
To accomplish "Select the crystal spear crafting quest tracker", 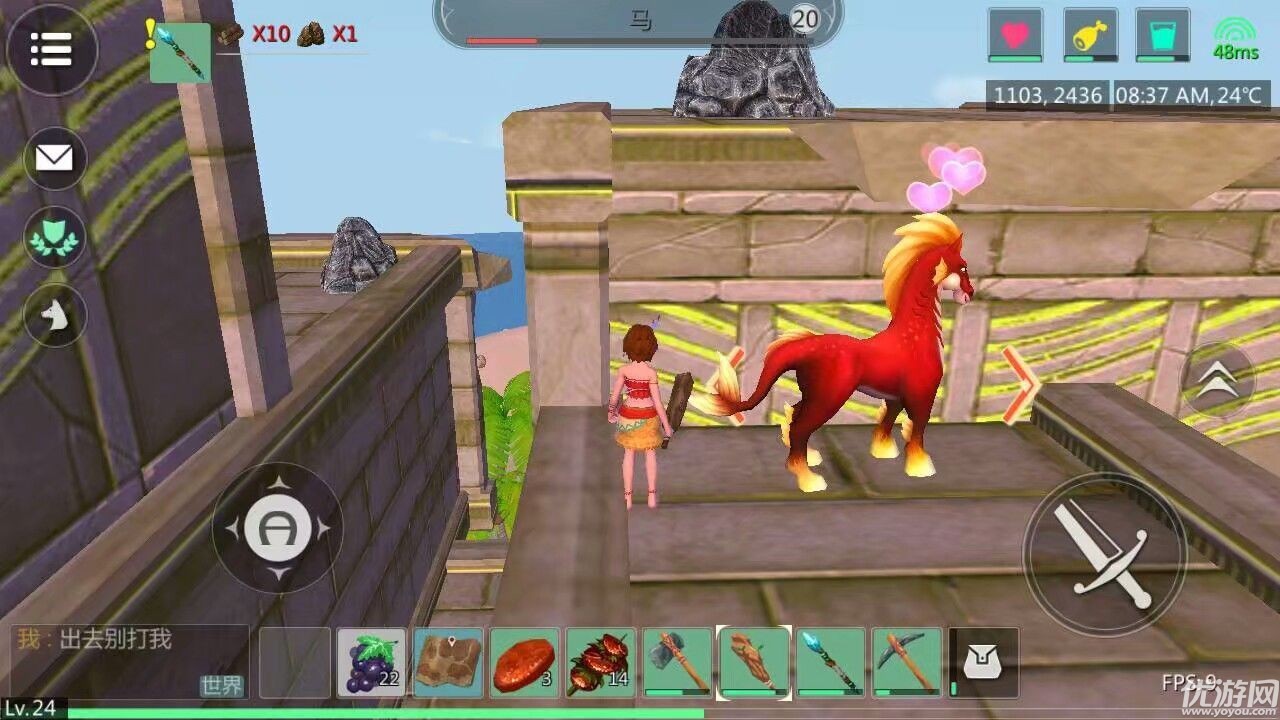I will coord(181,52).
